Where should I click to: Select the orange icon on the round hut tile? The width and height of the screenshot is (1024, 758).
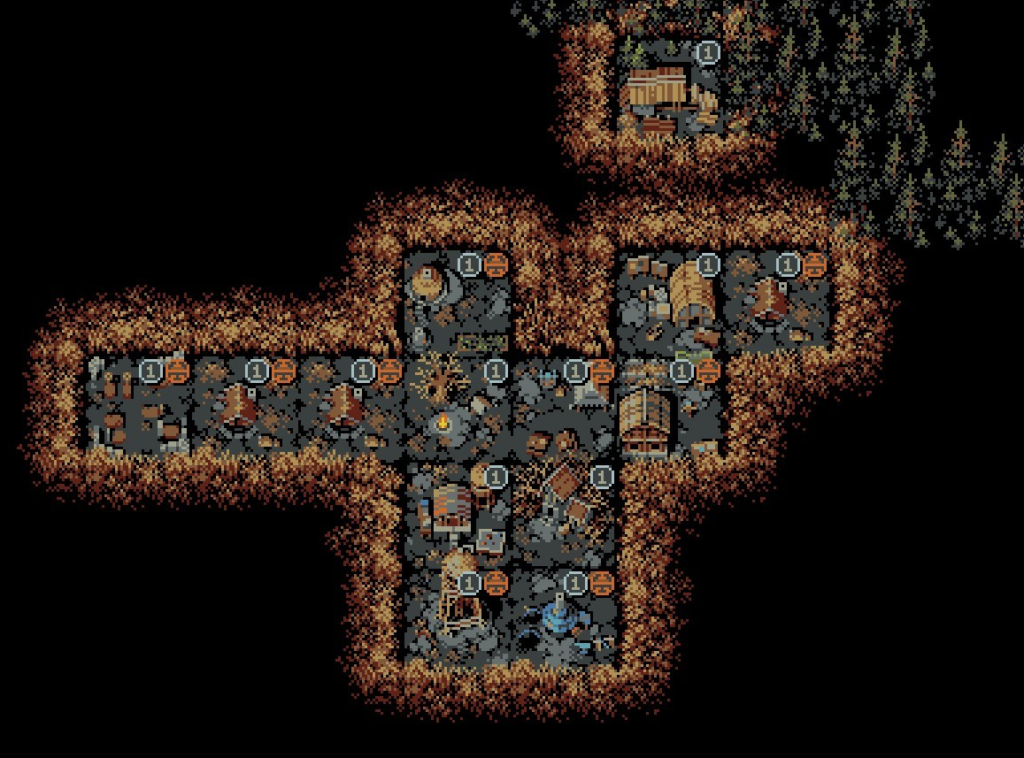pyautogui.click(x=495, y=265)
